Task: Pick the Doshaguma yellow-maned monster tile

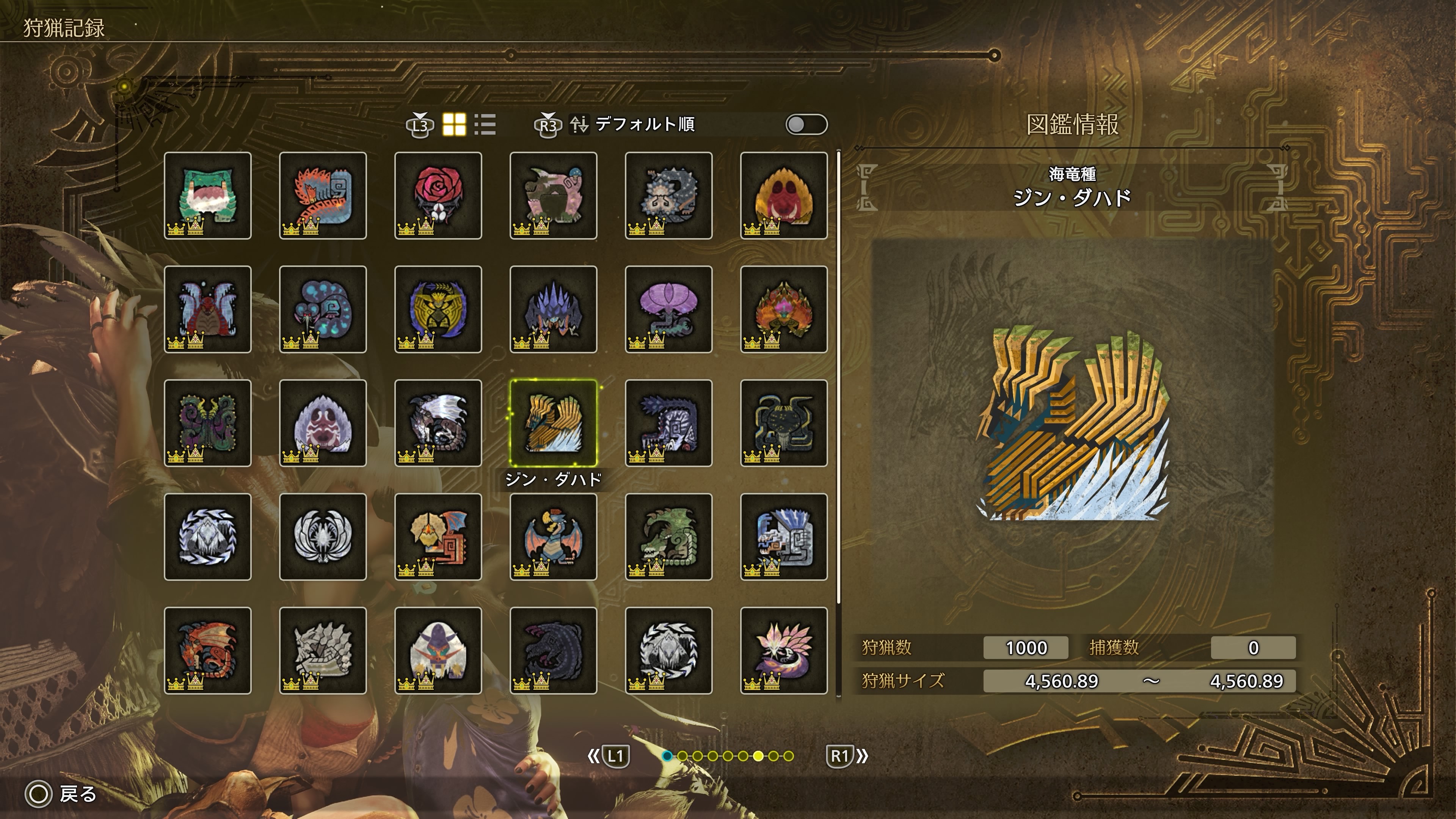Action: [x=784, y=195]
